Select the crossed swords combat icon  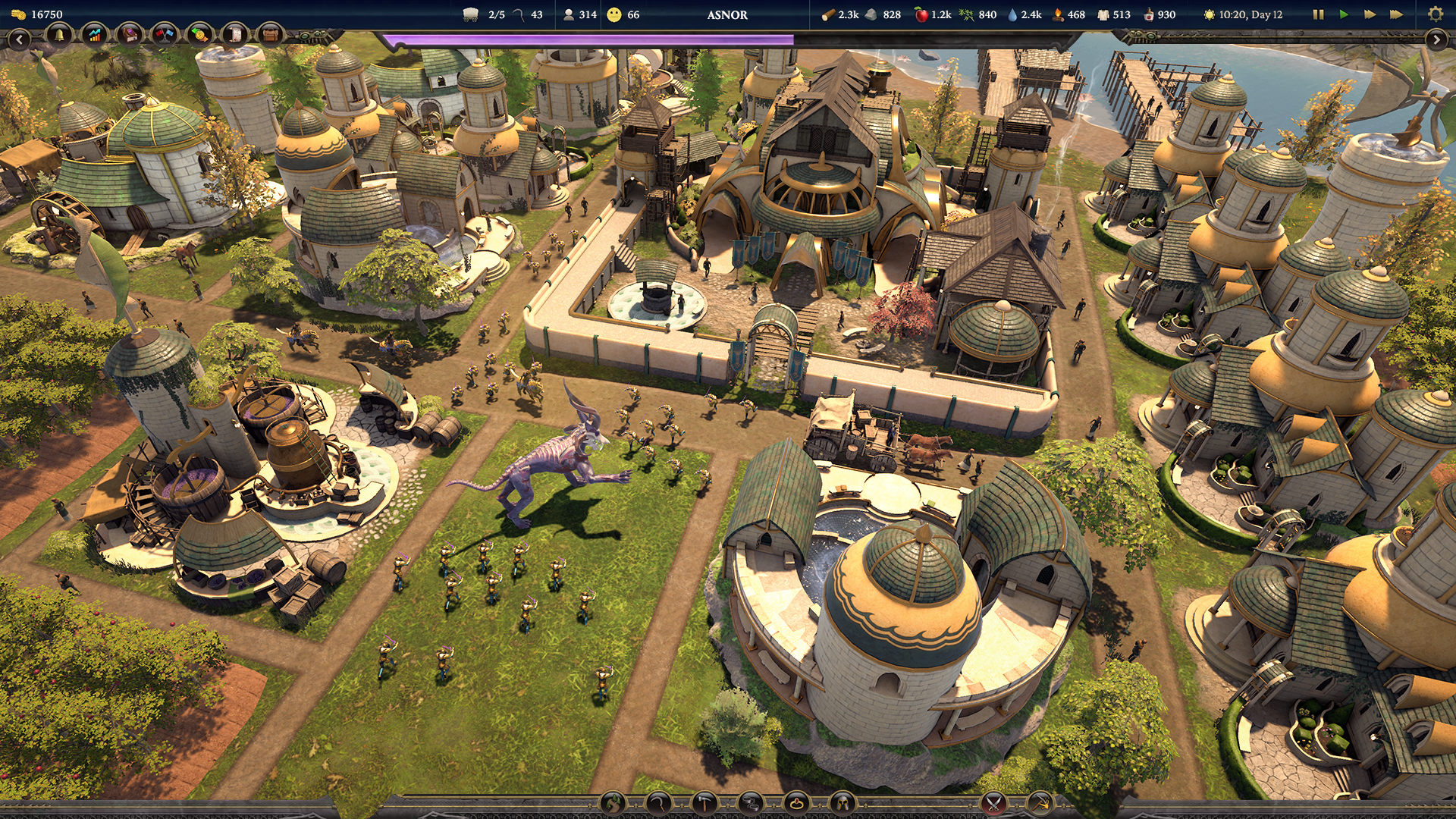[x=993, y=803]
